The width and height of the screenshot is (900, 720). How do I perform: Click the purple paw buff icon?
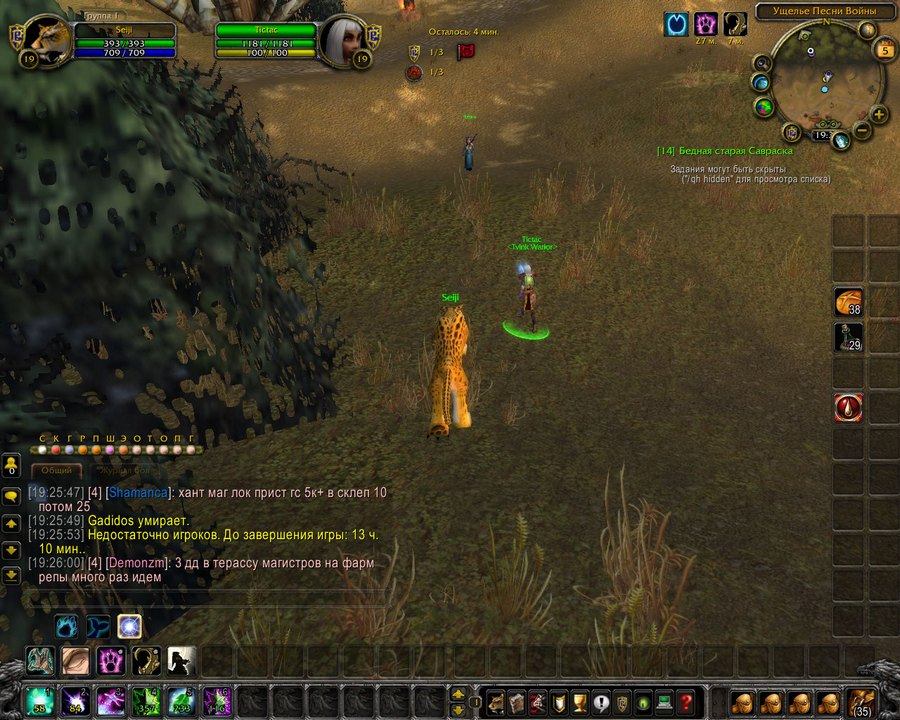(x=706, y=24)
